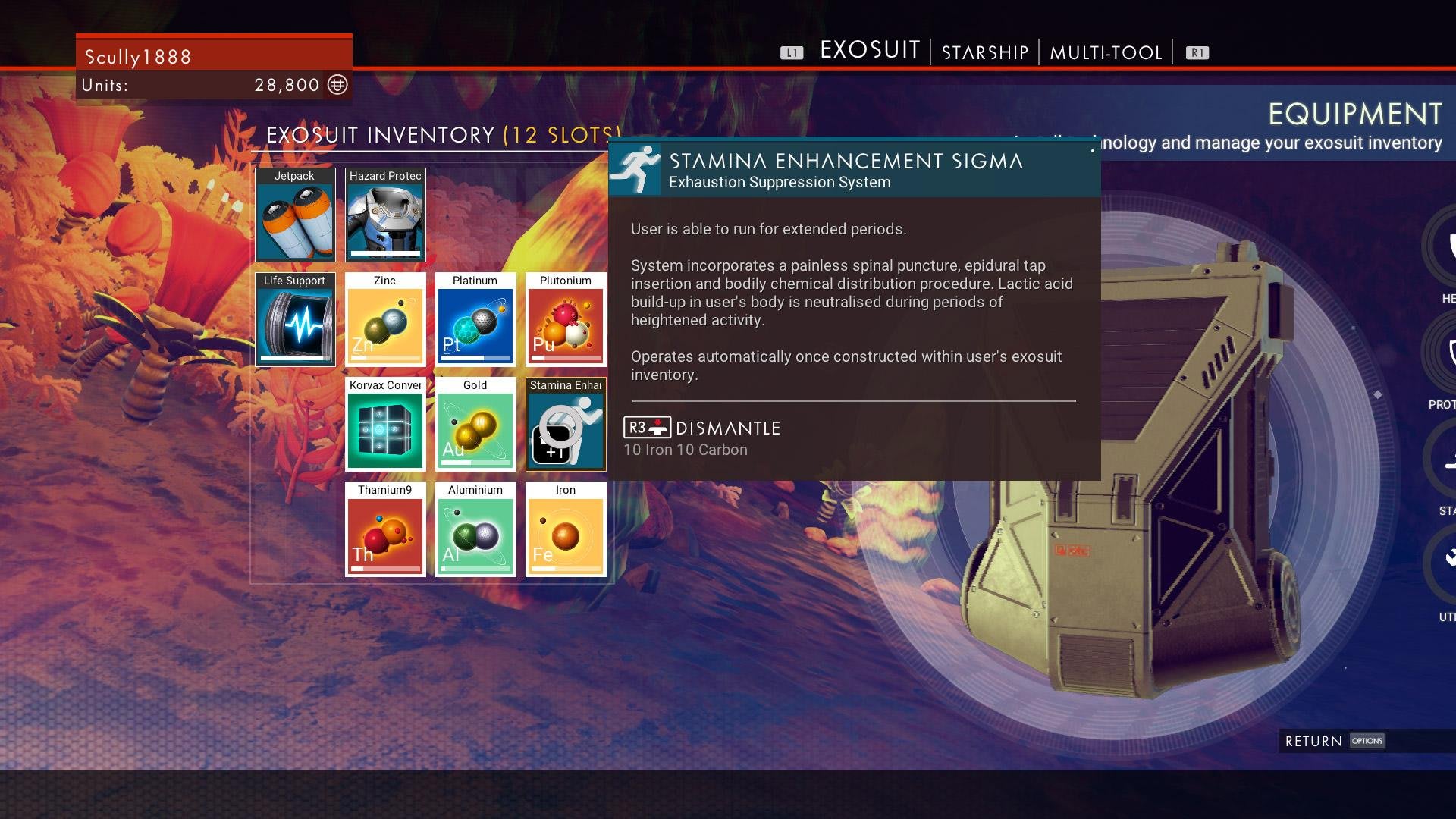Select the Aluminium resource slot

[x=475, y=529]
